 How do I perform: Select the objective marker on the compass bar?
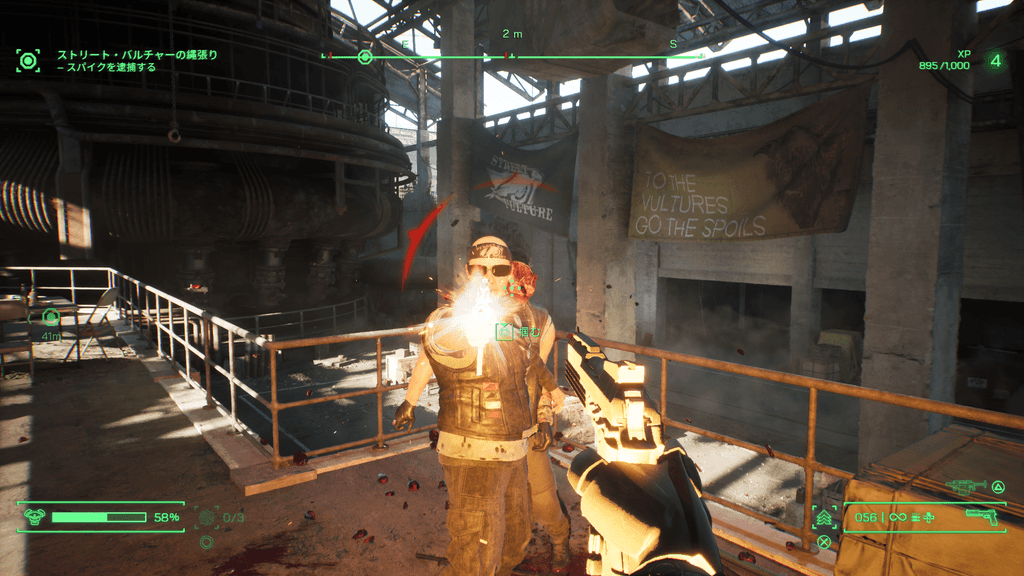click(x=365, y=57)
